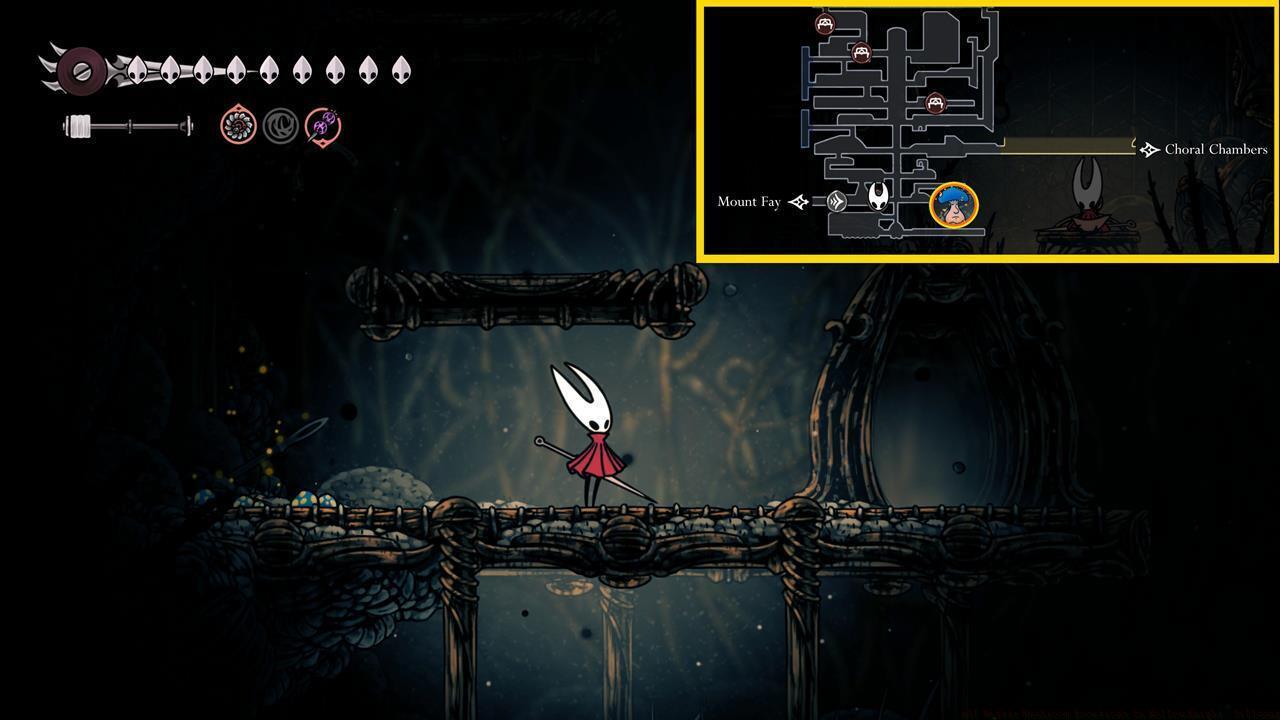Select the Choral Chambers label
1280x720 pixels.
coord(1215,149)
